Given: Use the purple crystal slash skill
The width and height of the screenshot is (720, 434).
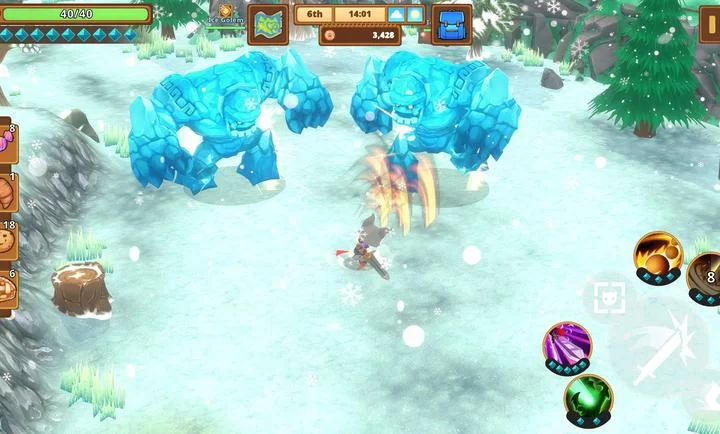Looking at the screenshot, I should tap(567, 346).
